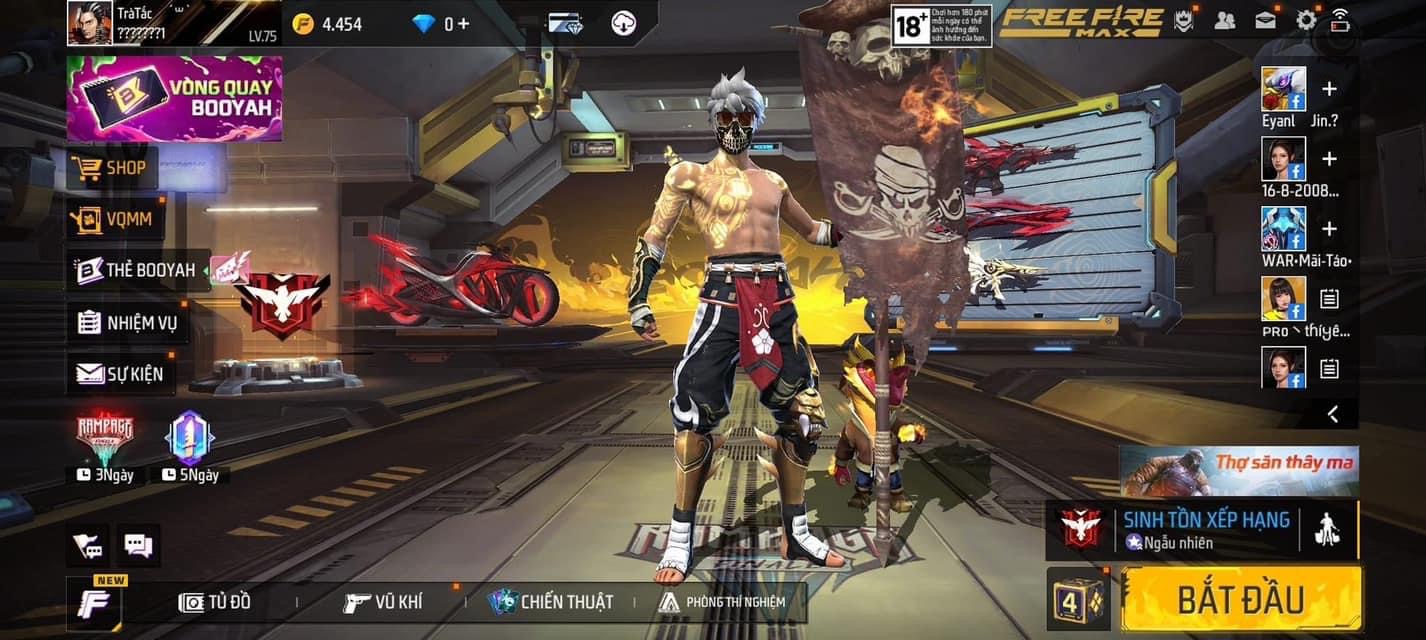The height and width of the screenshot is (640, 1426).
Task: Open PHÒNG THÍ NGHIỆM lab tab
Action: 722,602
